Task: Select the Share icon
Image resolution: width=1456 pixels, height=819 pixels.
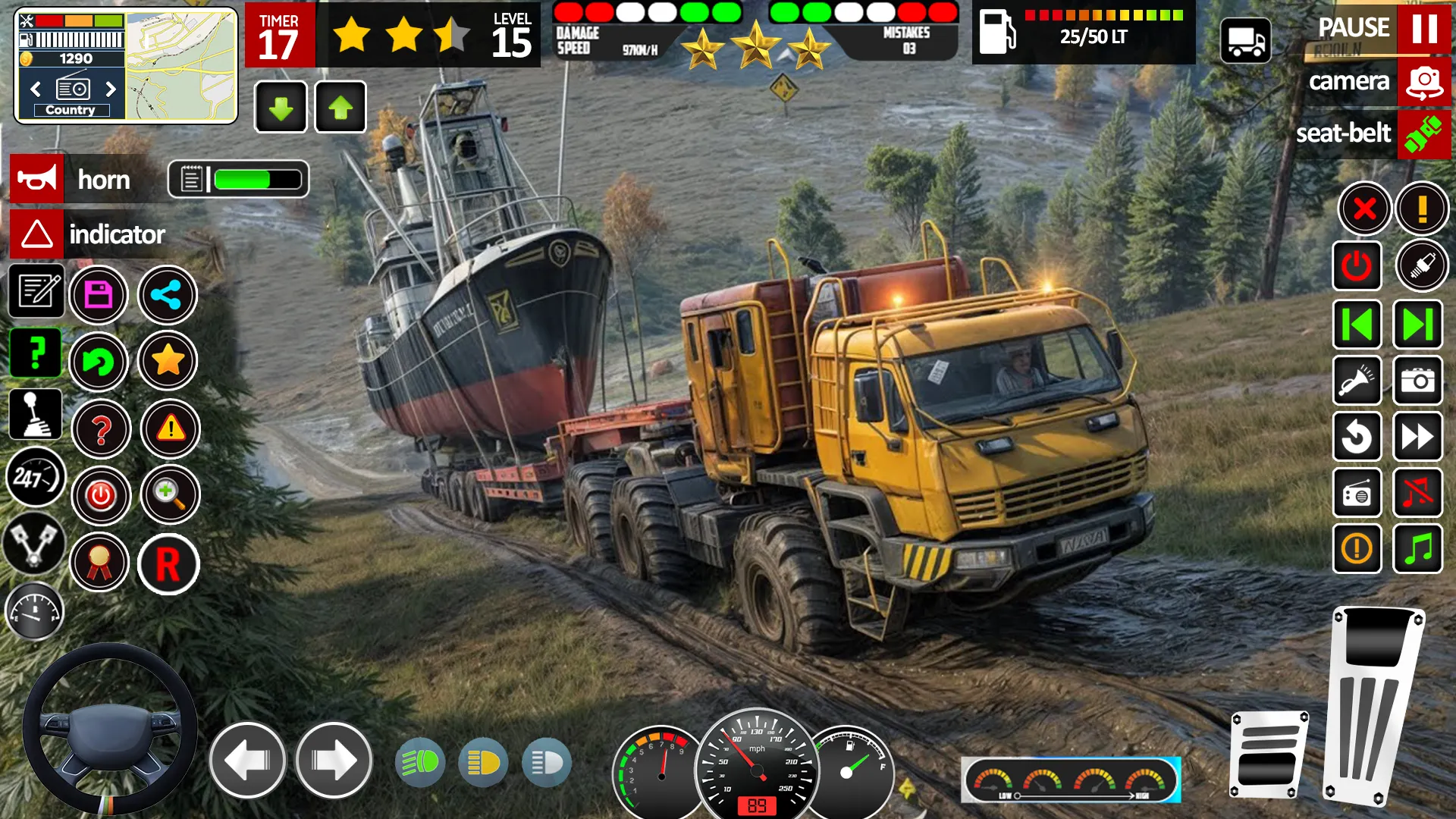Action: coord(168,295)
